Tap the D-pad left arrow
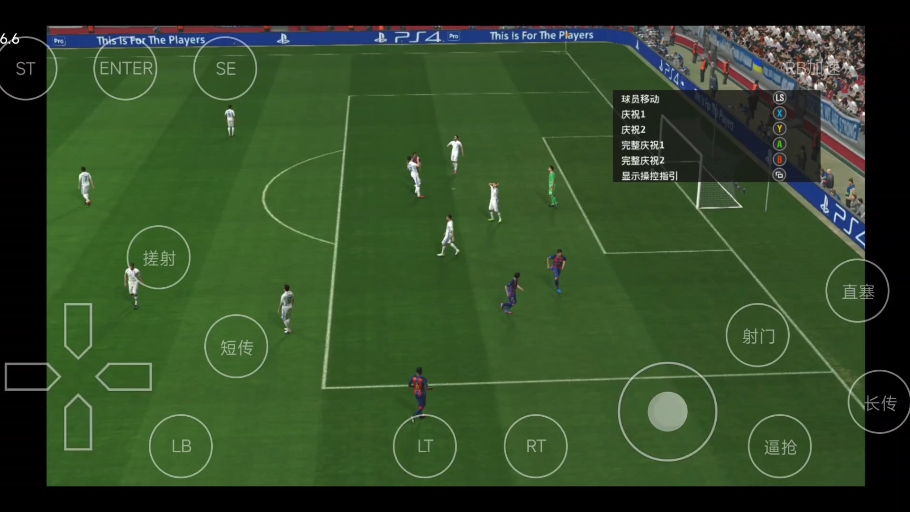The height and width of the screenshot is (512, 910). click(x=32, y=377)
